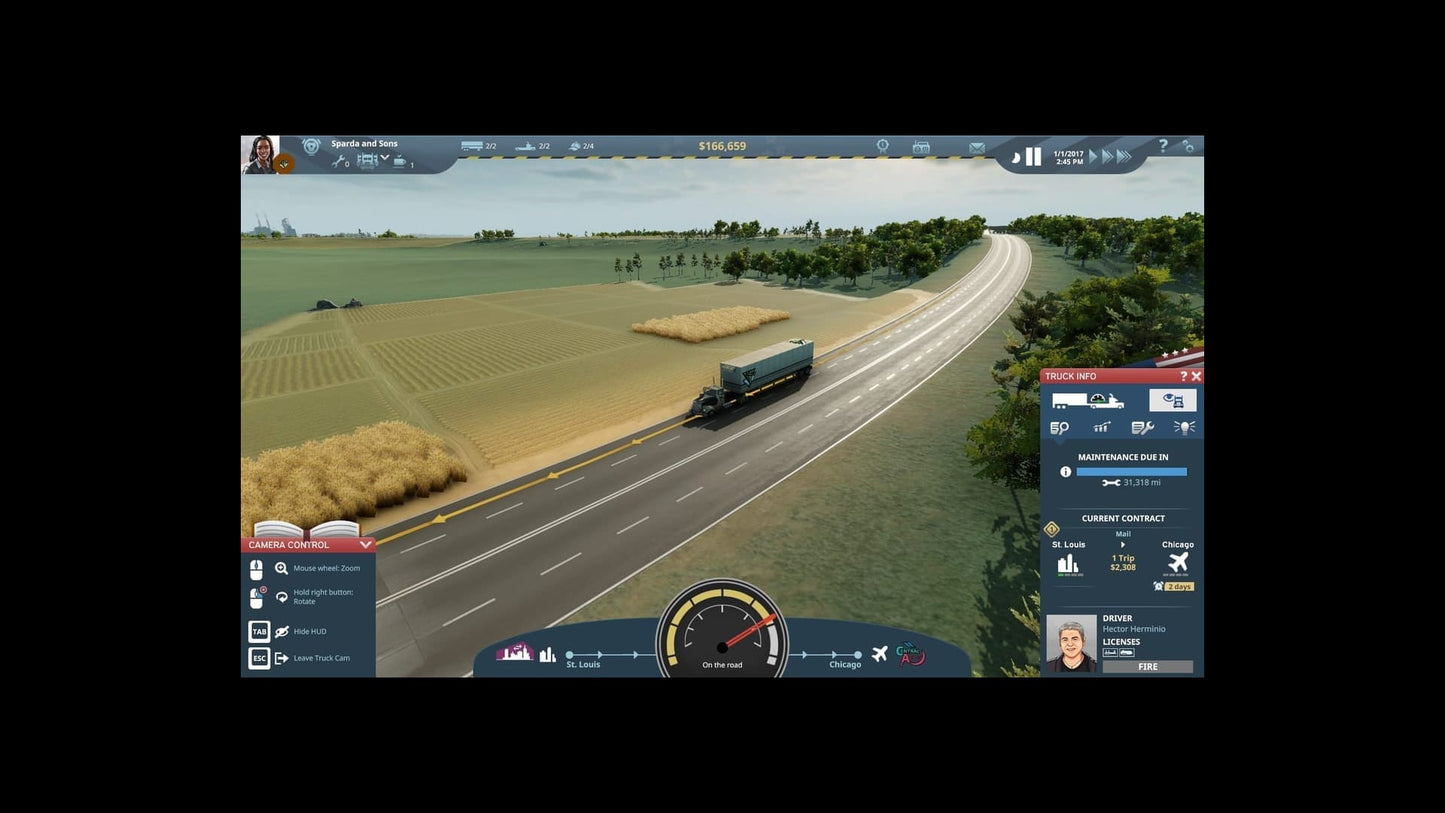Click the Chicago destination label on route bar
The image size is (1445, 813).
tap(844, 664)
